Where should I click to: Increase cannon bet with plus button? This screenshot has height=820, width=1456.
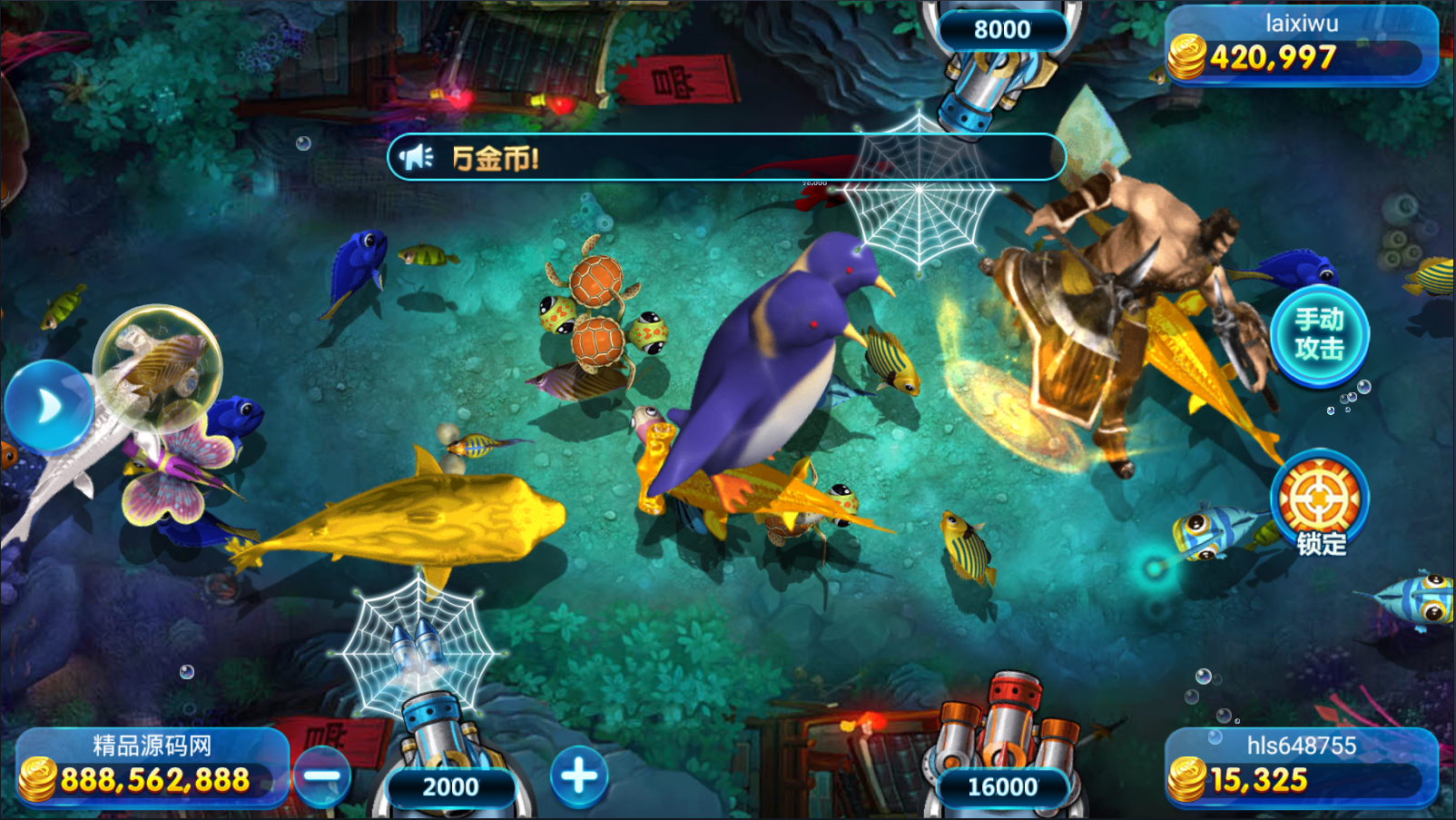(579, 776)
